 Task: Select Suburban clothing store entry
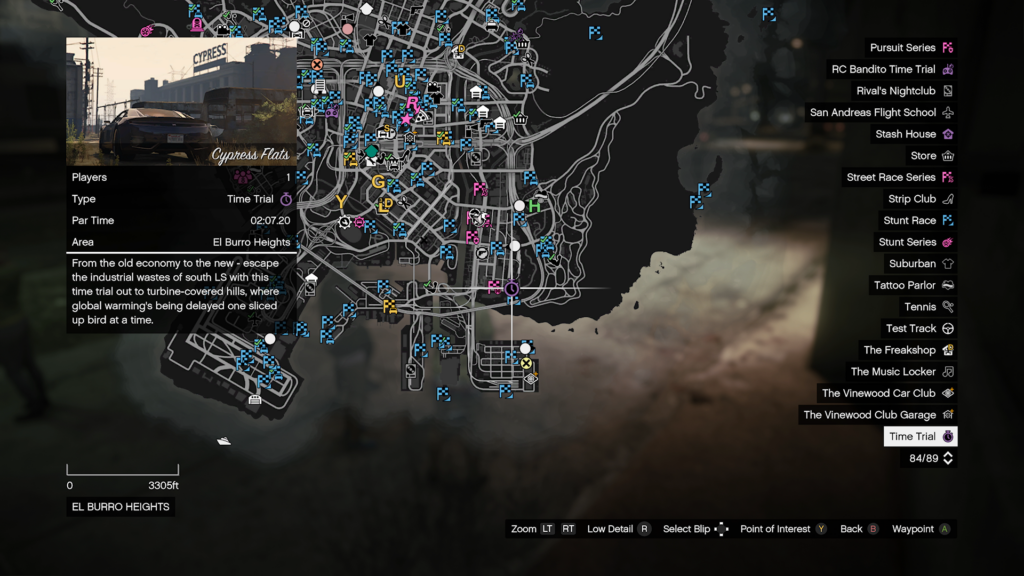pos(912,264)
